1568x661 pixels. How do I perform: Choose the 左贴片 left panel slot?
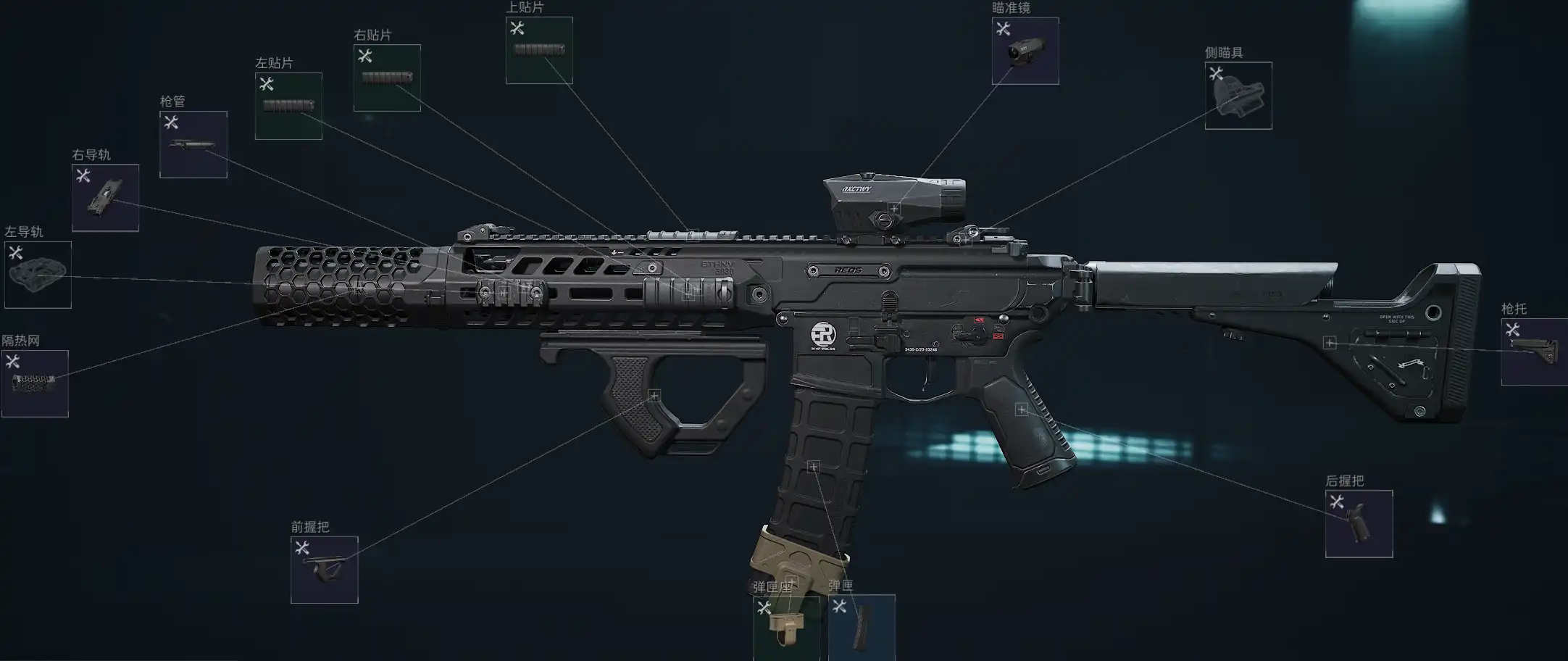288,106
